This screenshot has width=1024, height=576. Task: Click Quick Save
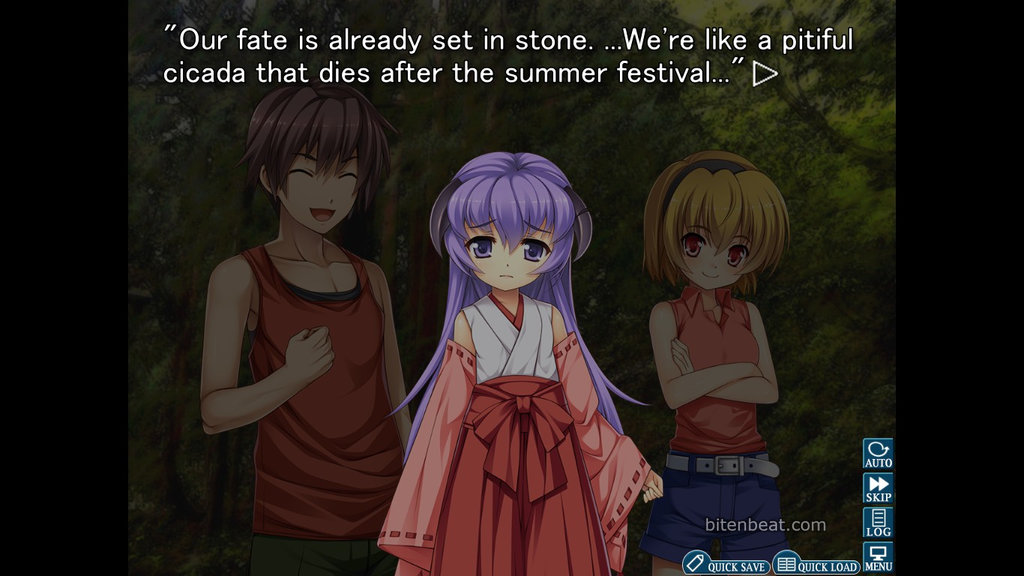pyautogui.click(x=727, y=565)
